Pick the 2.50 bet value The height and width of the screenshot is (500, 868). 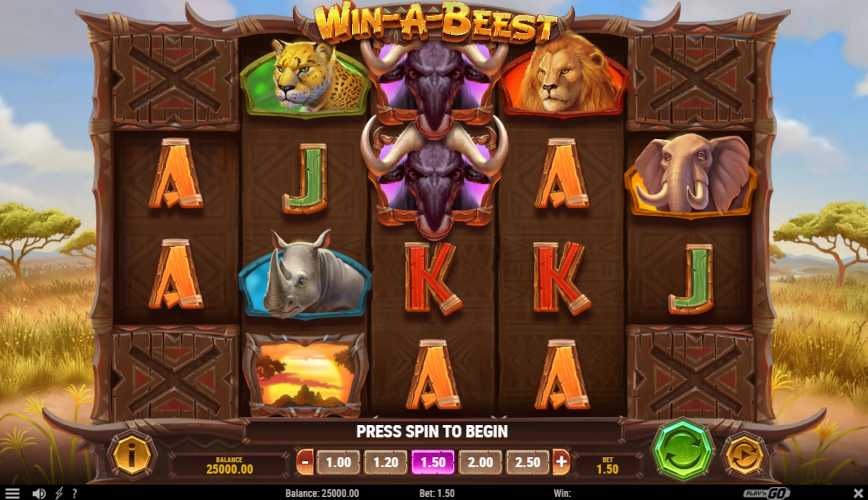[527, 462]
